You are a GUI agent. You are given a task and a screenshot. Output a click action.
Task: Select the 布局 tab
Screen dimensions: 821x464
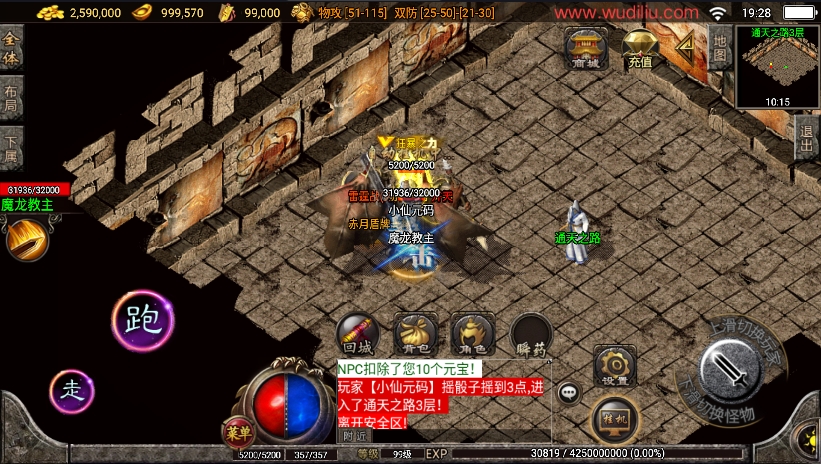tap(11, 96)
